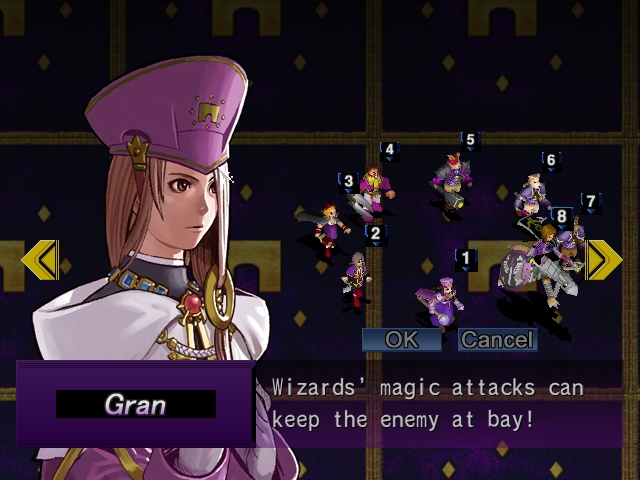Image resolution: width=640 pixels, height=480 pixels.
Task: Choose unit marked number 2
Action: coord(355,275)
